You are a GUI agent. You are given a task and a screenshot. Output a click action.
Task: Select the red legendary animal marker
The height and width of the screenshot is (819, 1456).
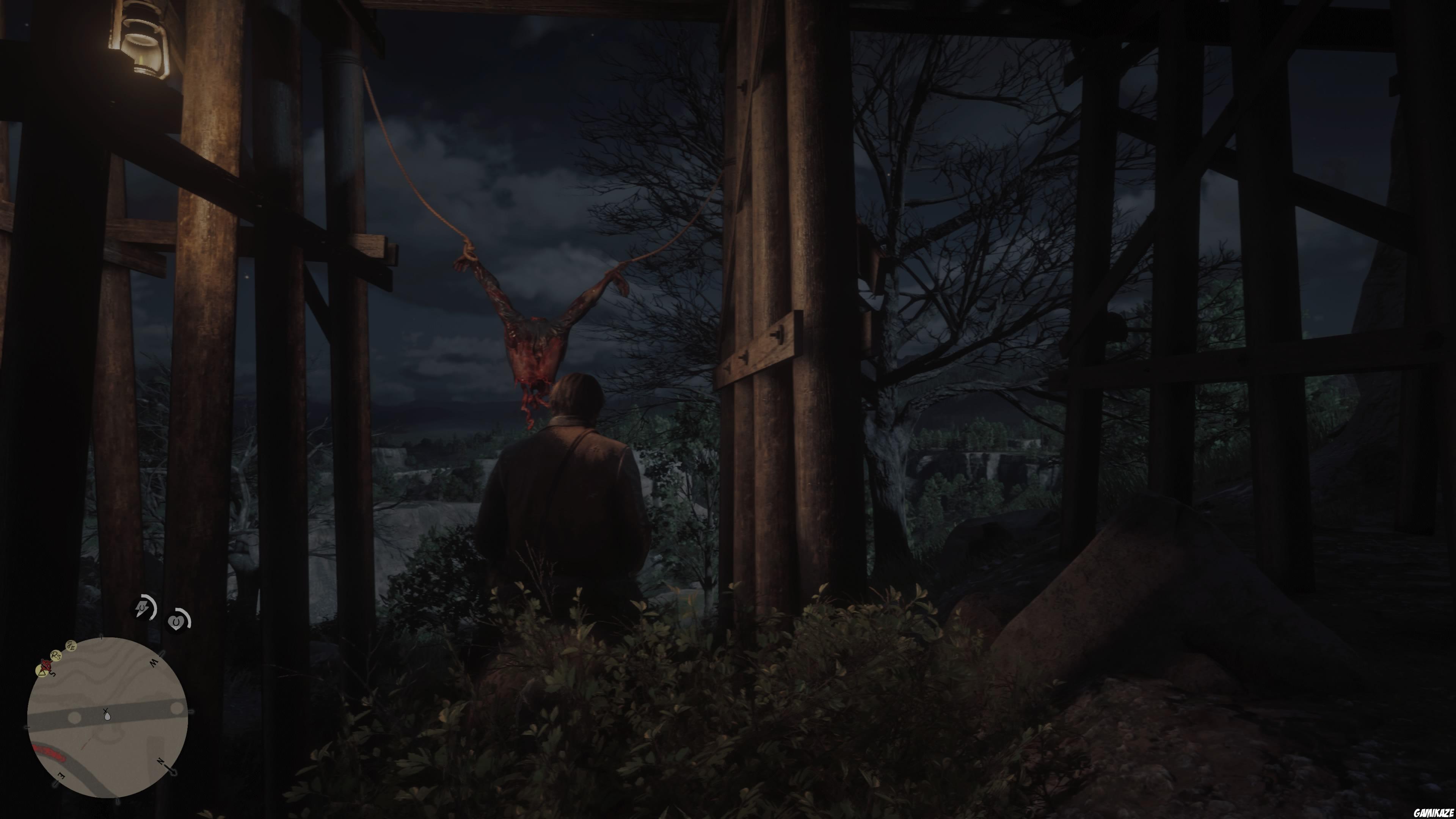coord(46,666)
